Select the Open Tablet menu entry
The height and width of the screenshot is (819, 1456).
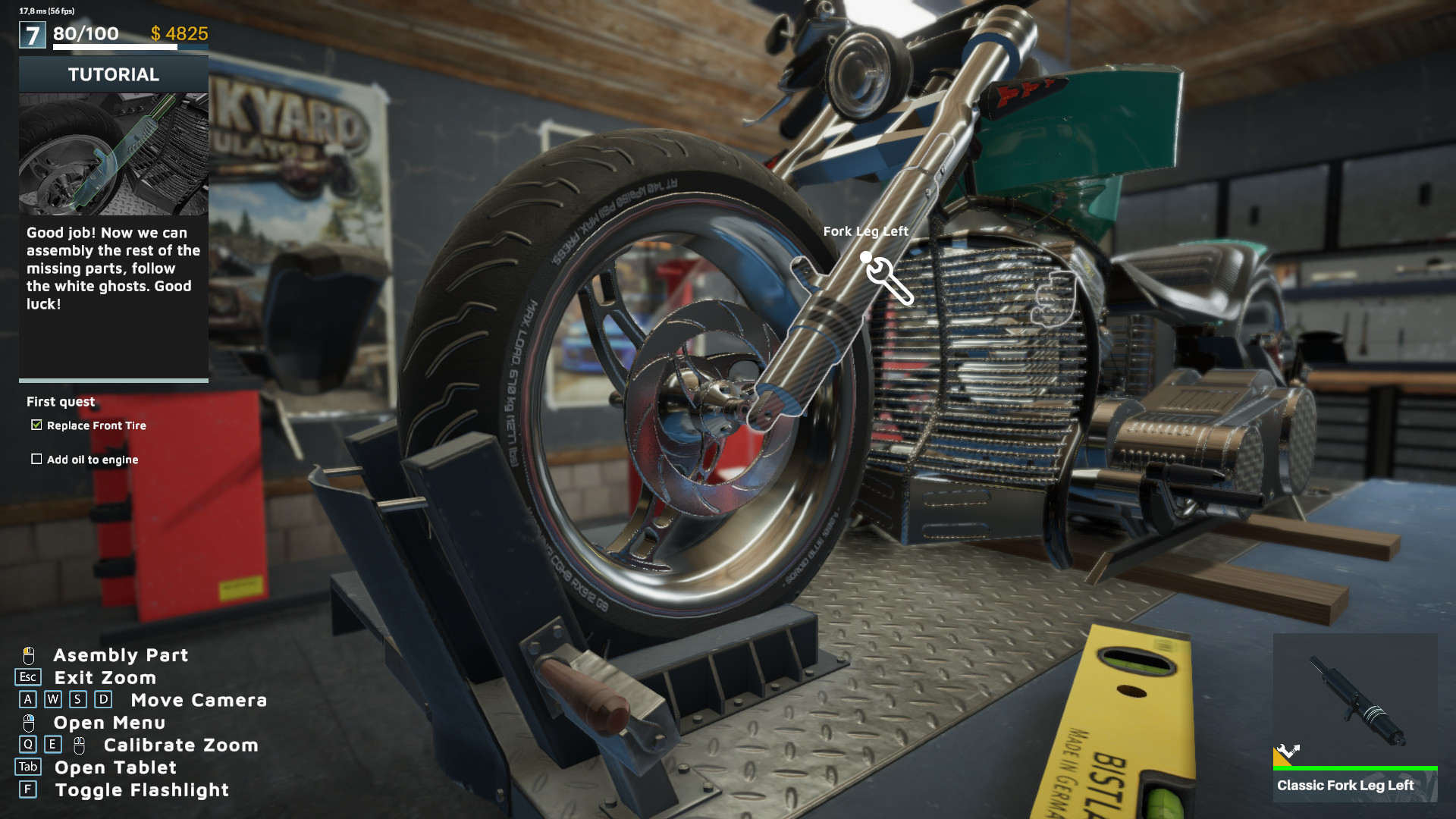(115, 767)
